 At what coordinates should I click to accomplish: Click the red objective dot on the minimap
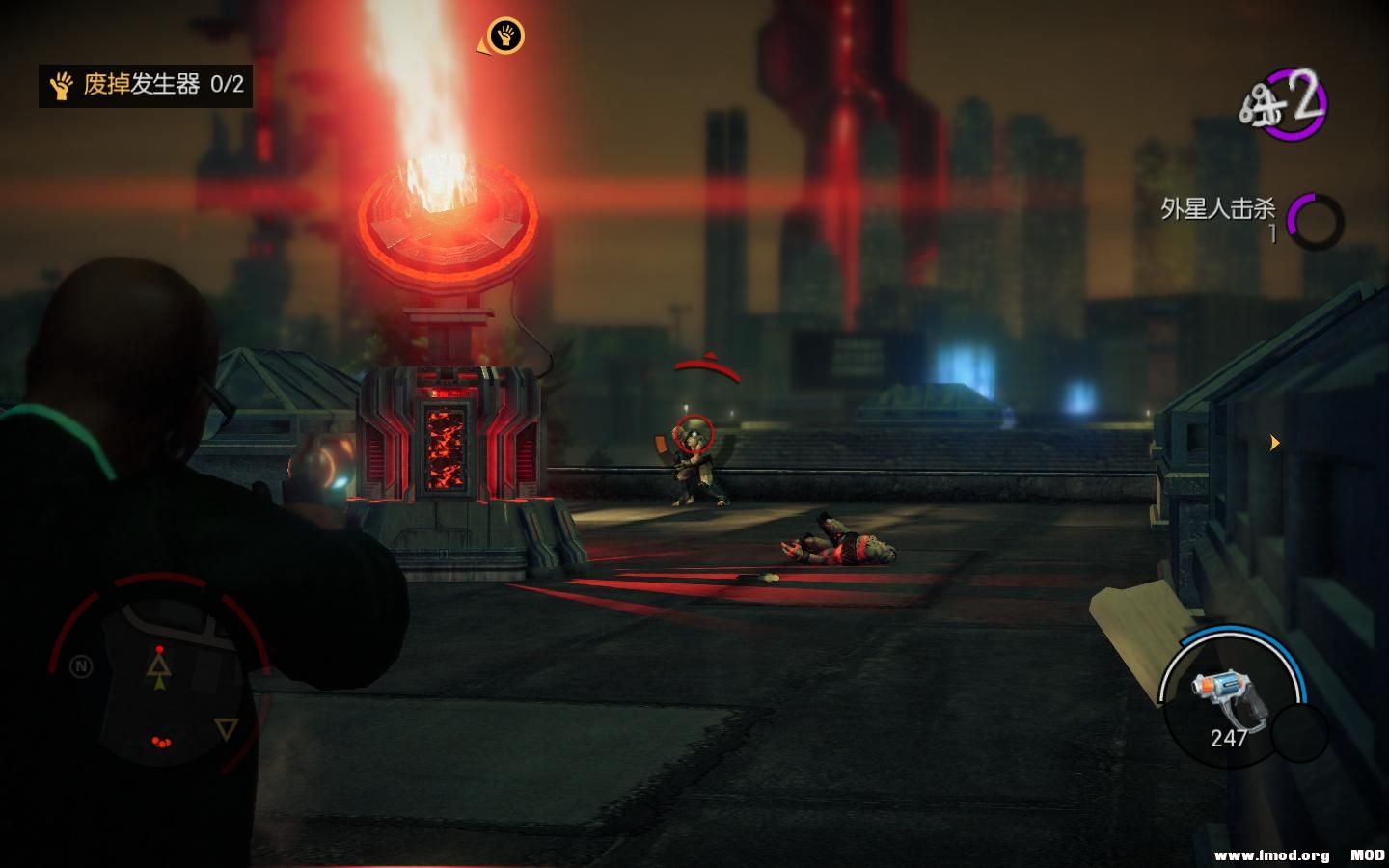click(x=157, y=650)
